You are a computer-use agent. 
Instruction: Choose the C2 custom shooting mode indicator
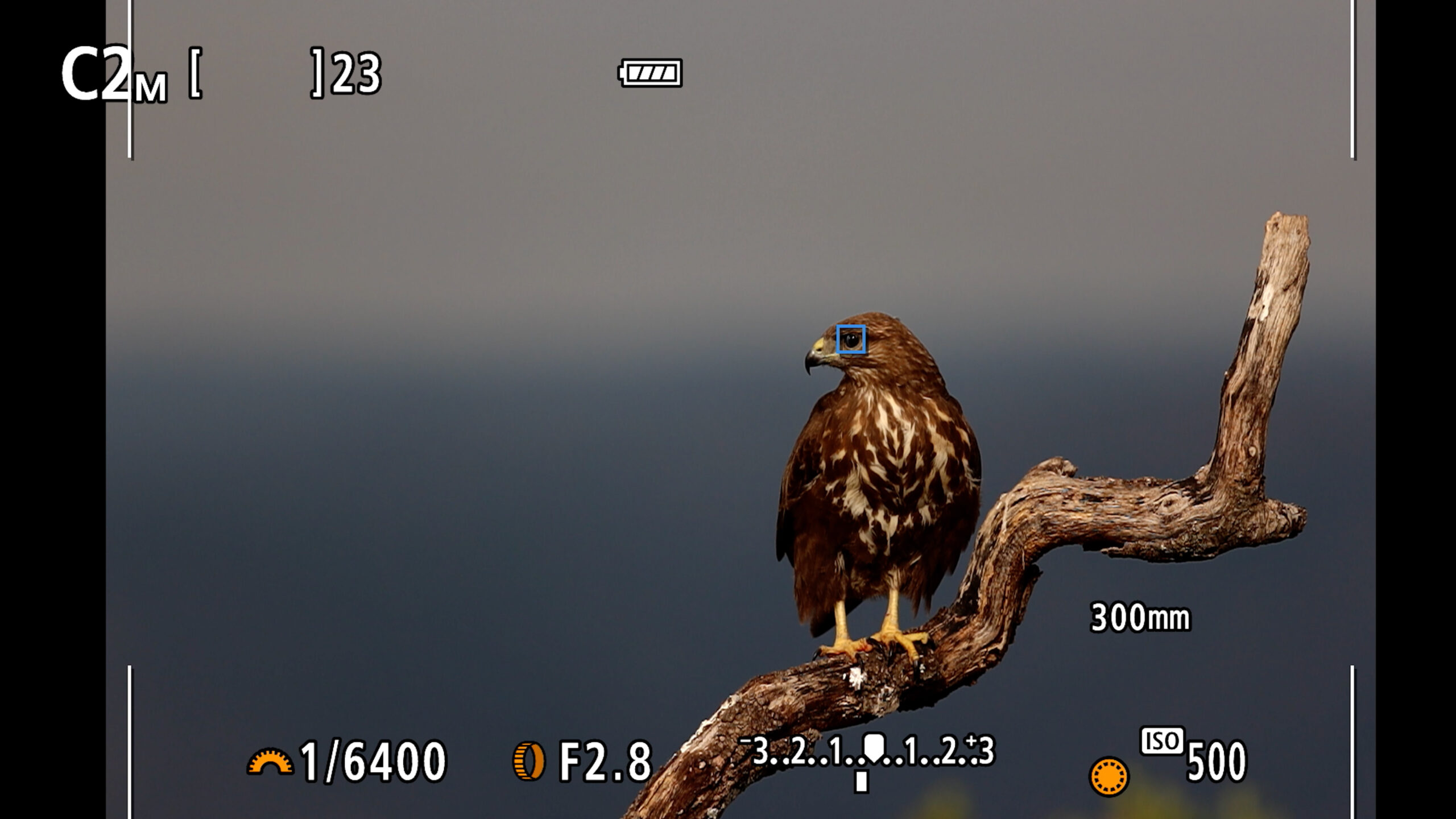coord(114,76)
